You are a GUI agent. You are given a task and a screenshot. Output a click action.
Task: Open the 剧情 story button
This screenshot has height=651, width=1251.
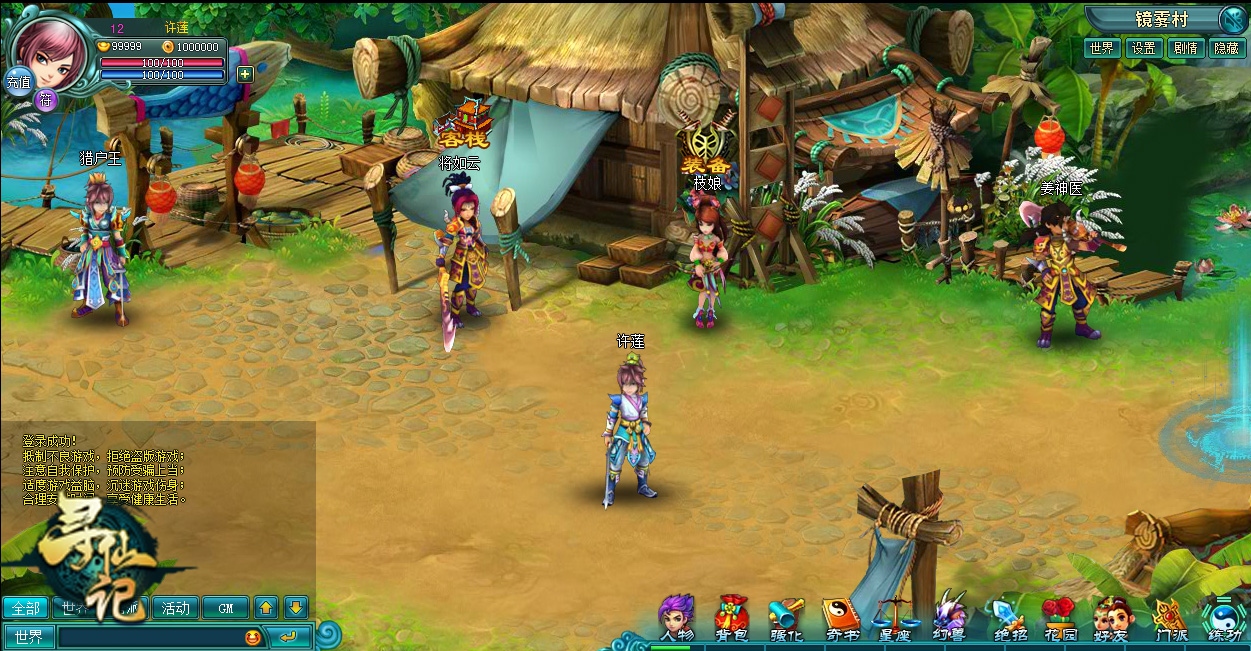pos(1186,48)
